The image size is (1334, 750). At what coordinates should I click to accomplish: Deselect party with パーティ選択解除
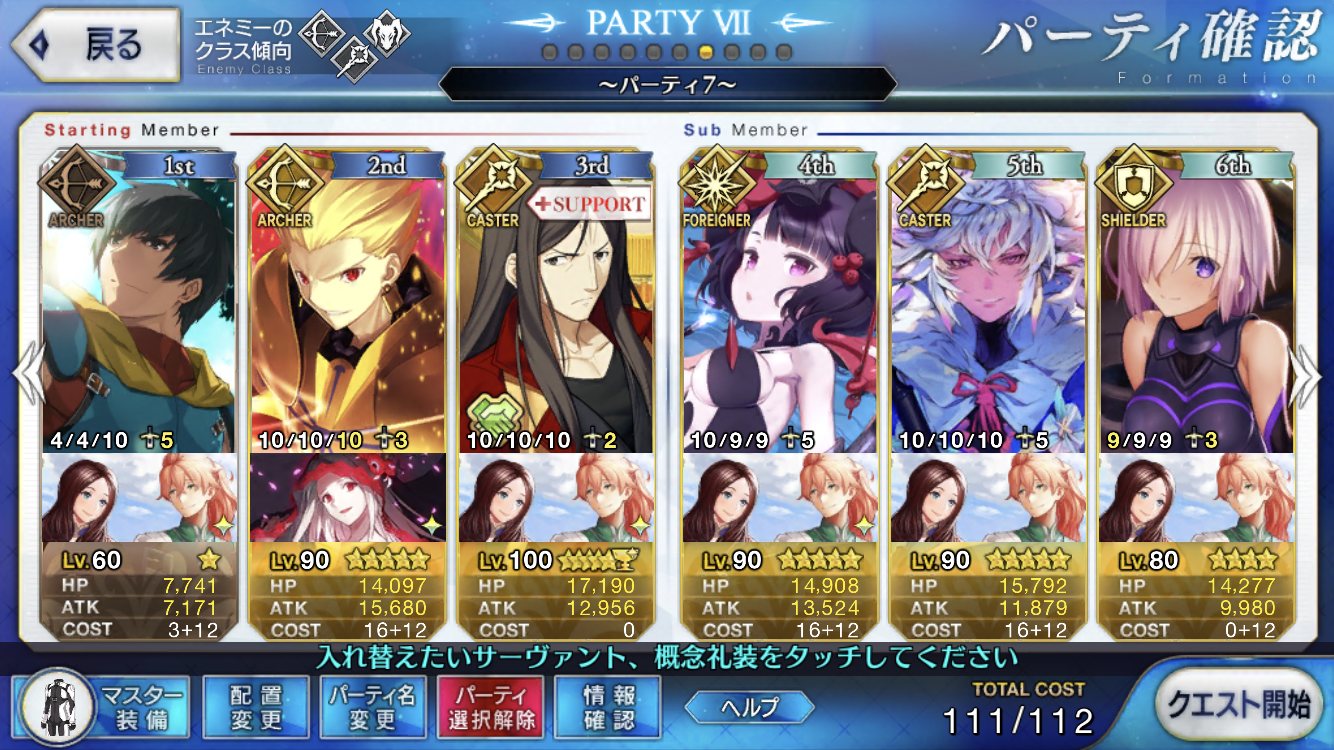490,707
